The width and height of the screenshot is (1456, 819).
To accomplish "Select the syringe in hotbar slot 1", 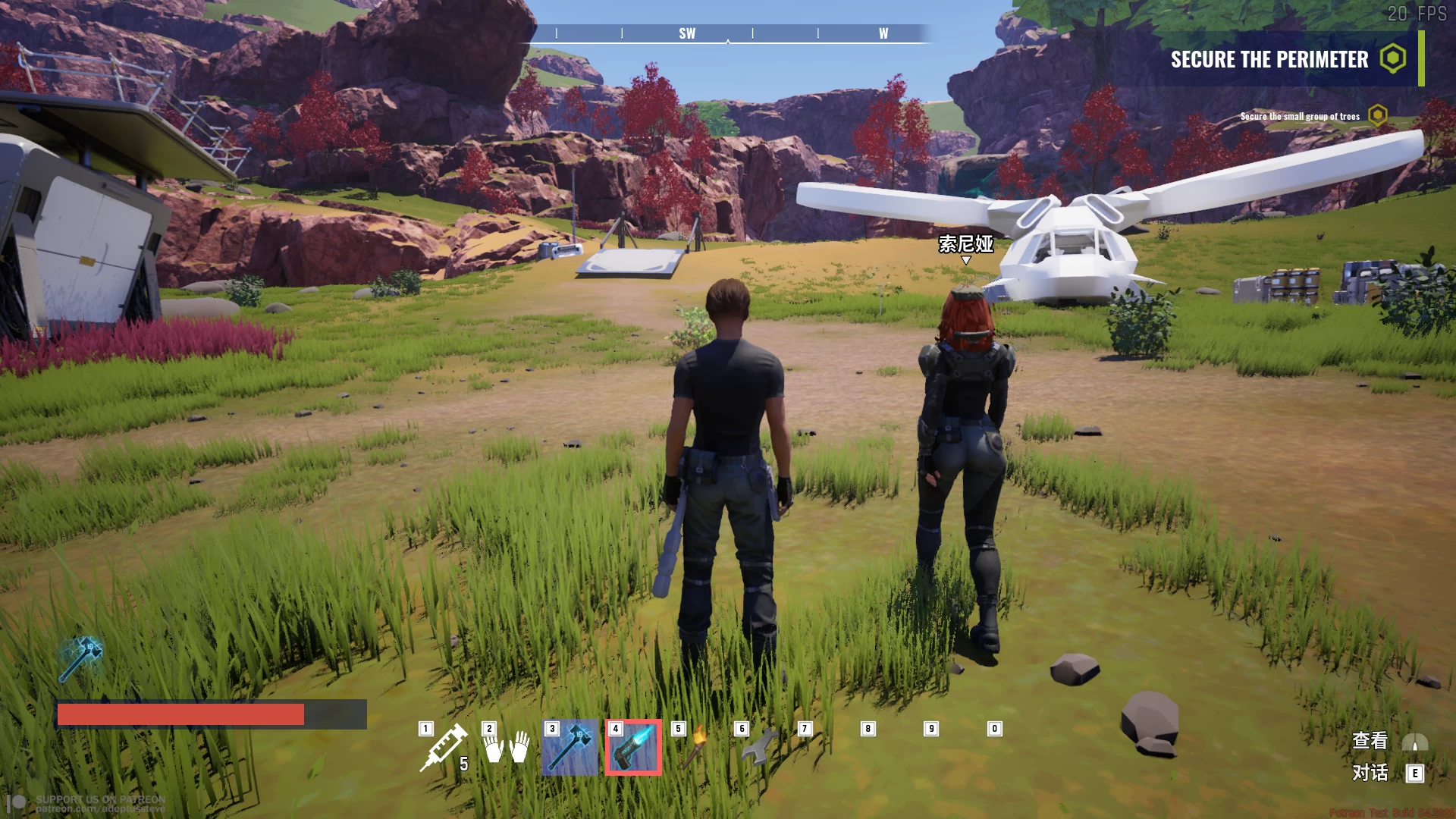I will tap(444, 748).
